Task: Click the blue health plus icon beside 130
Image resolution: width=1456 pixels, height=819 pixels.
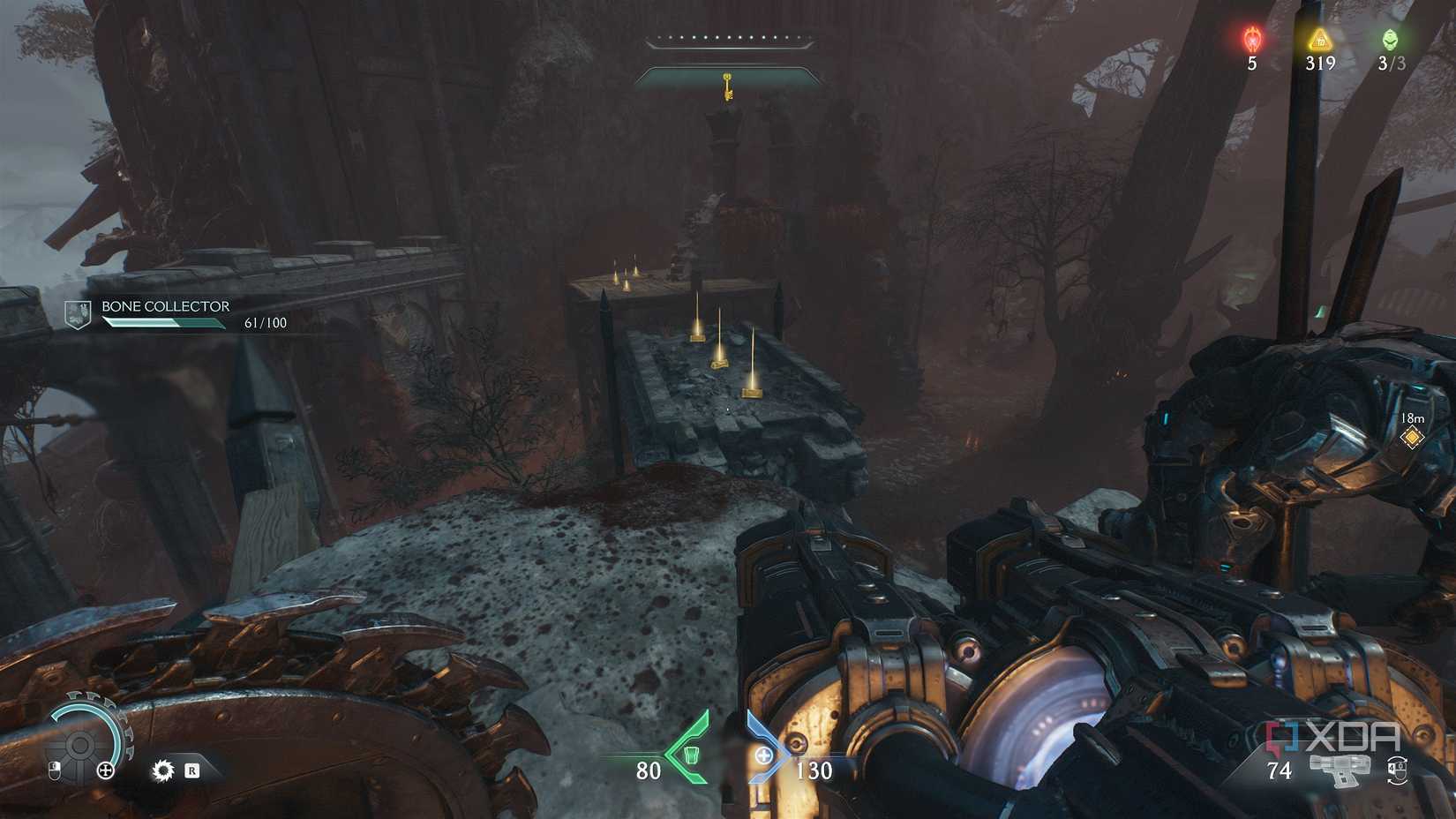Action: (x=764, y=755)
